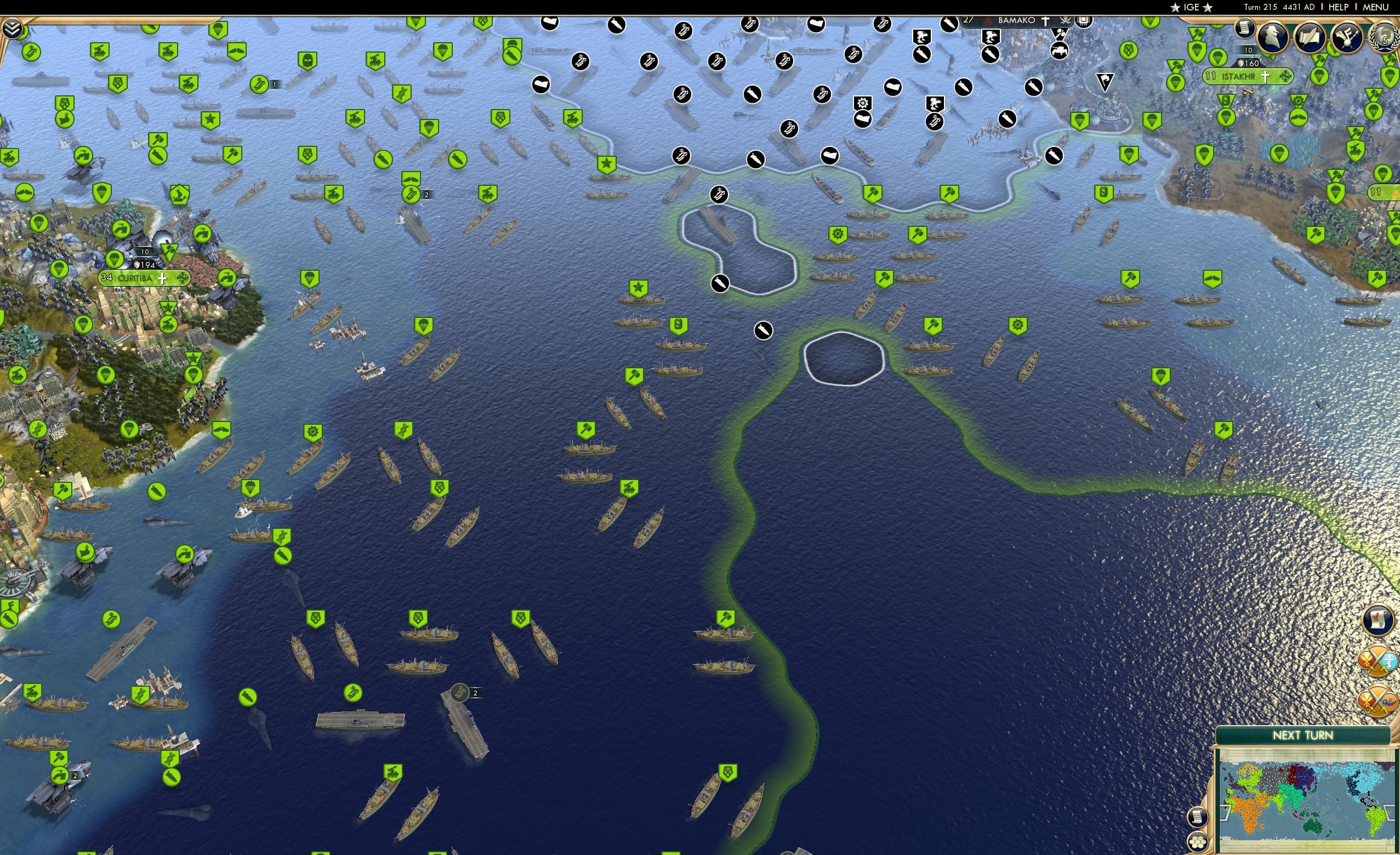The height and width of the screenshot is (855, 1400).
Task: Open the lower crossed-swords war notification
Action: tap(1378, 699)
